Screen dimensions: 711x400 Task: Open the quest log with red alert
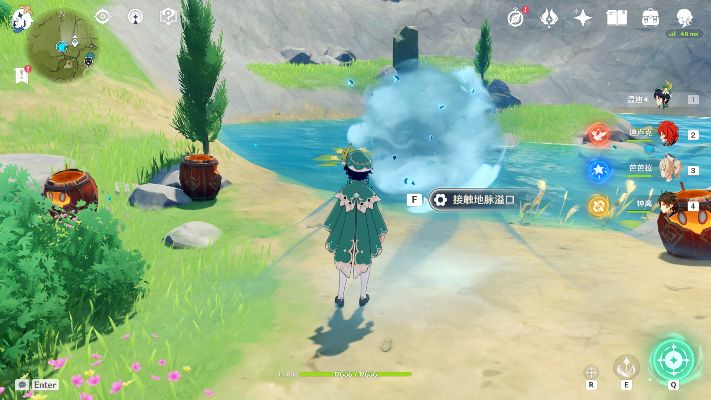click(x=21, y=75)
